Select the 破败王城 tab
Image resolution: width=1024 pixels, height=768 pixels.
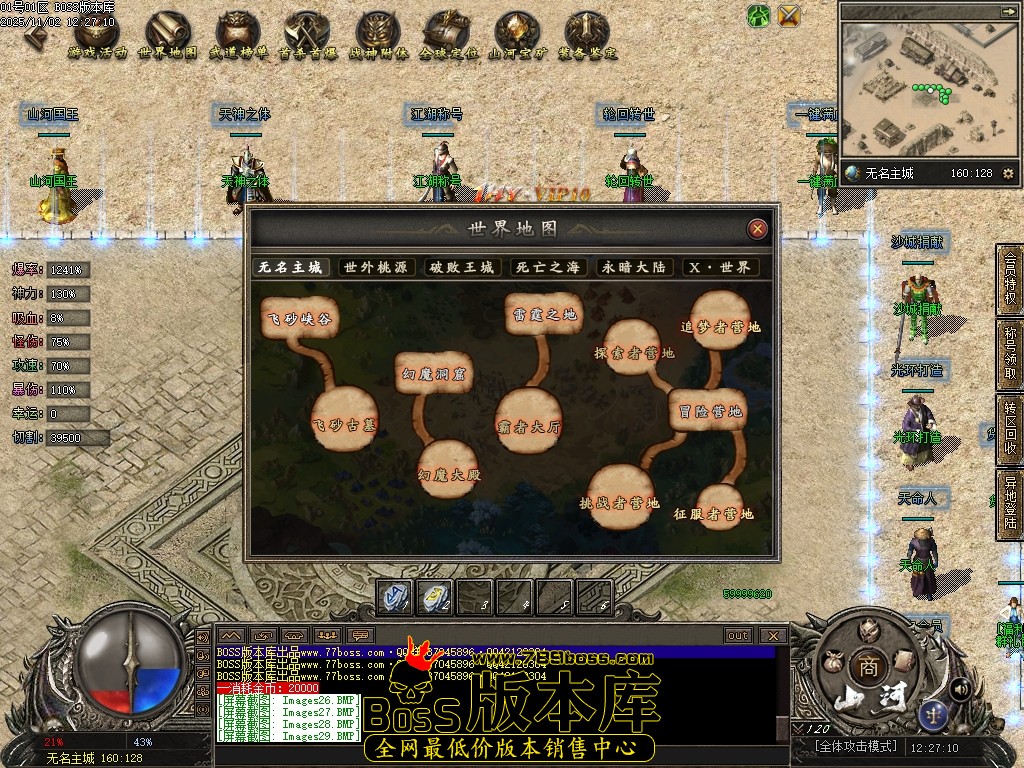[x=462, y=268]
